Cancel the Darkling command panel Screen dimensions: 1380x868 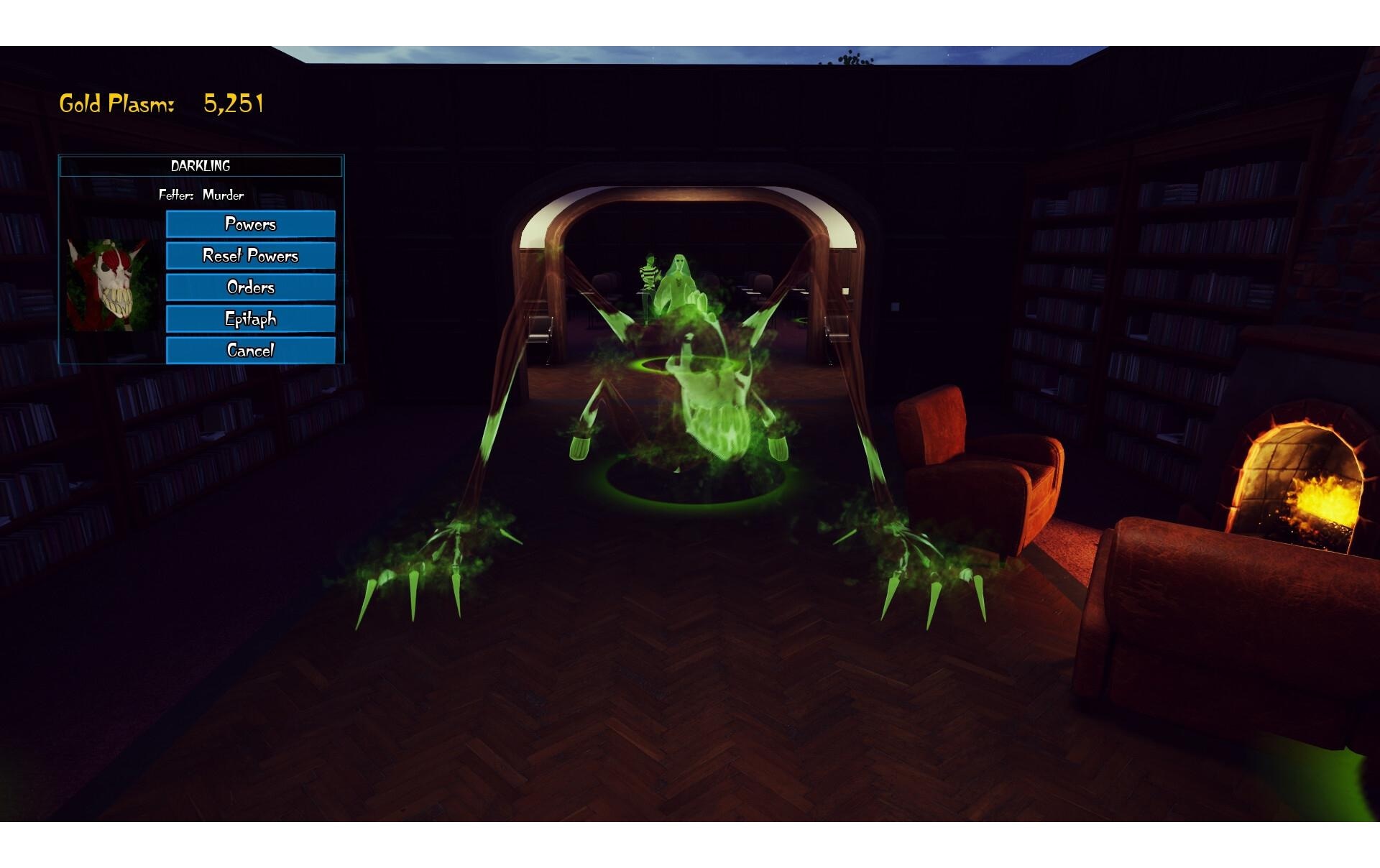pyautogui.click(x=250, y=350)
